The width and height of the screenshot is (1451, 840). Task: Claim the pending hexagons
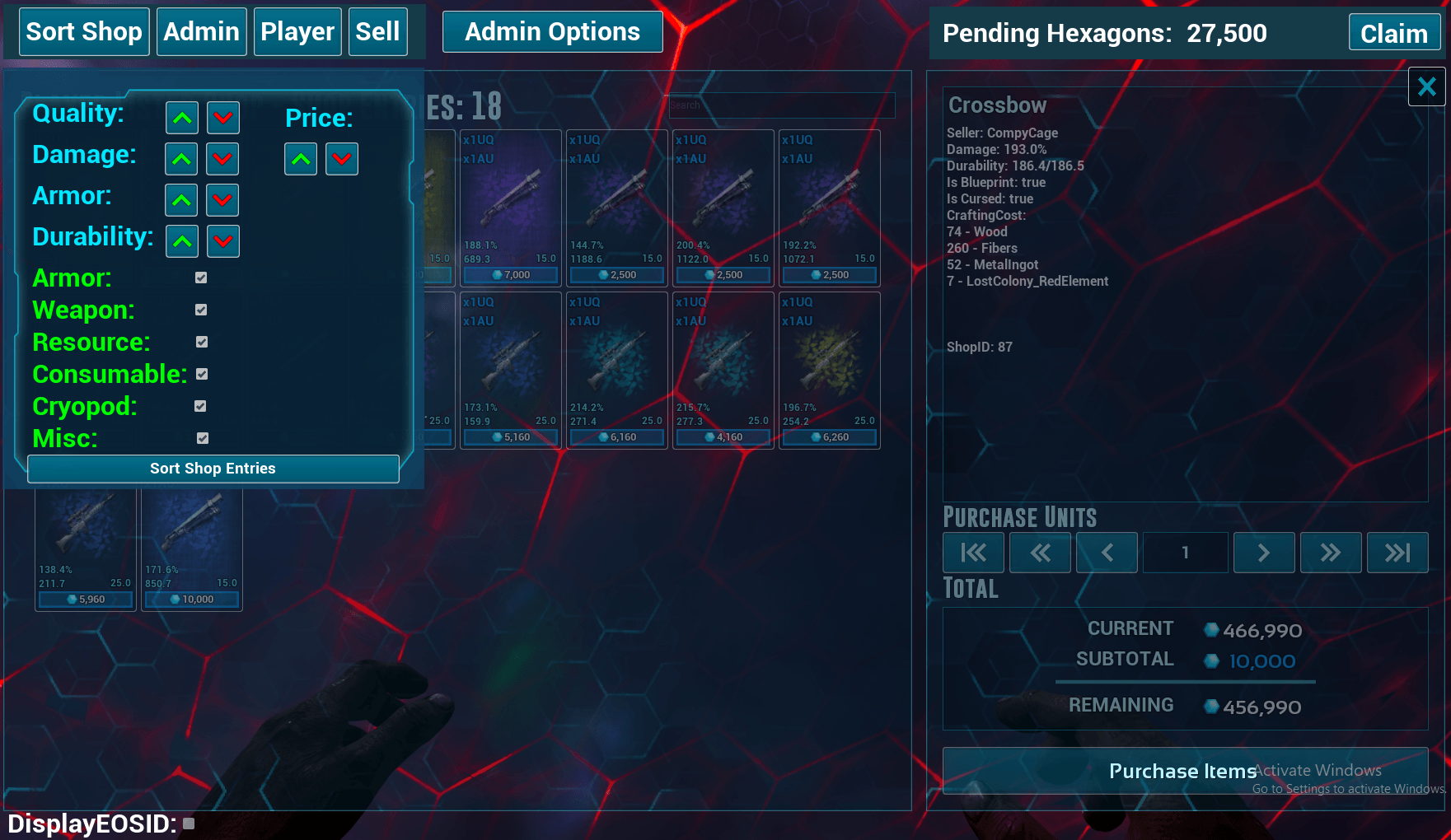pyautogui.click(x=1393, y=34)
